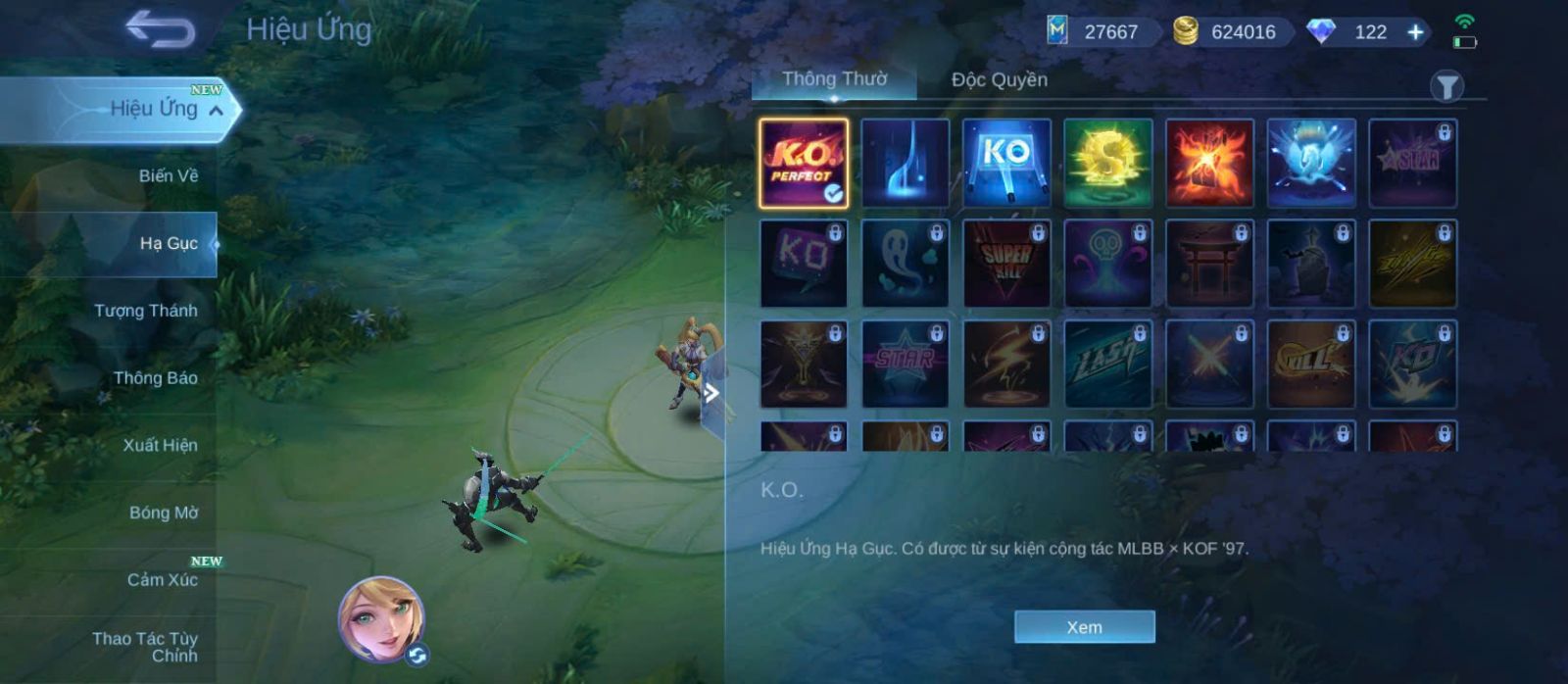
Task: Select the Hạ Gục category
Action: pos(168,244)
